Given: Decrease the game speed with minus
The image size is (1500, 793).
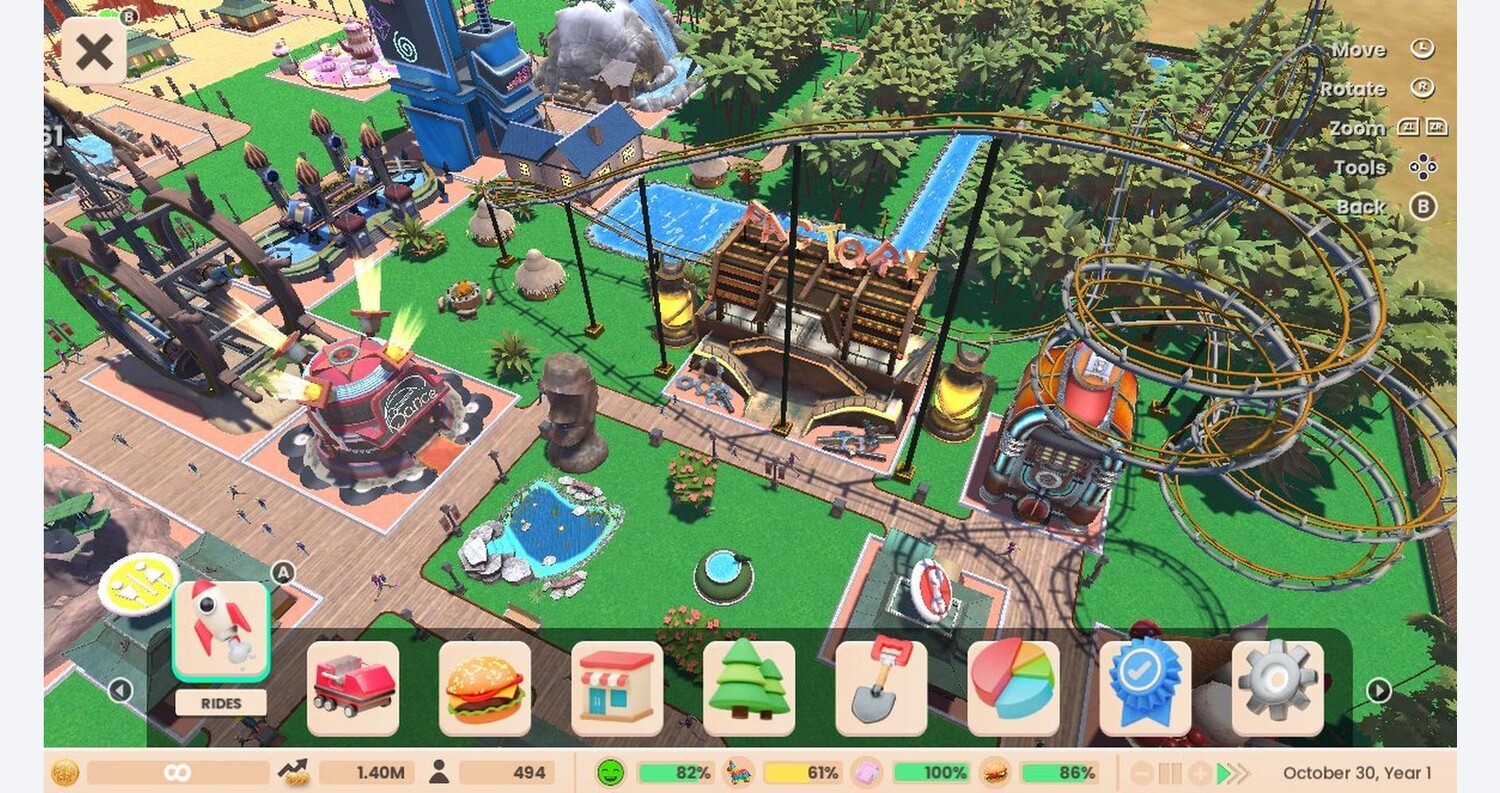Looking at the screenshot, I should coord(1142,773).
